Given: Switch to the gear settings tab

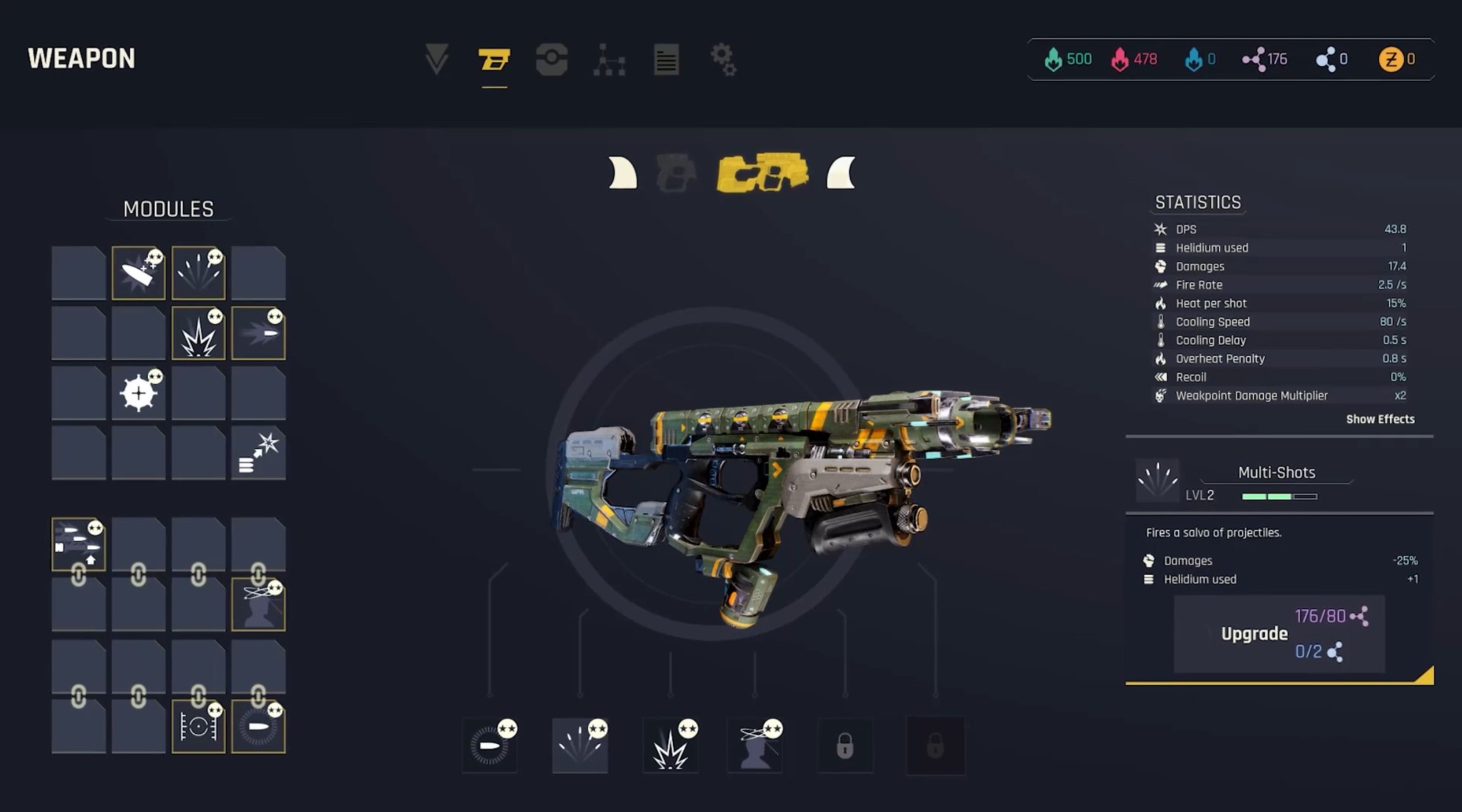Looking at the screenshot, I should click(x=723, y=59).
